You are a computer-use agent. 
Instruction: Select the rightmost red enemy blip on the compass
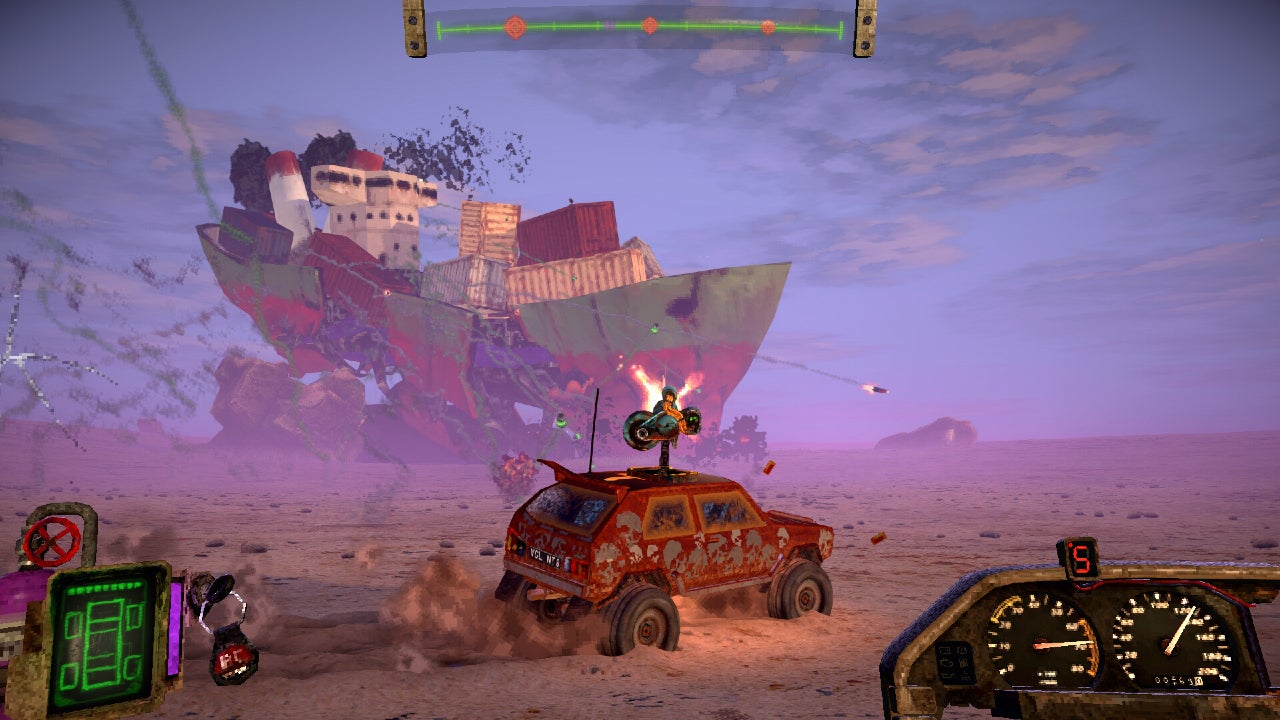pyautogui.click(x=768, y=27)
